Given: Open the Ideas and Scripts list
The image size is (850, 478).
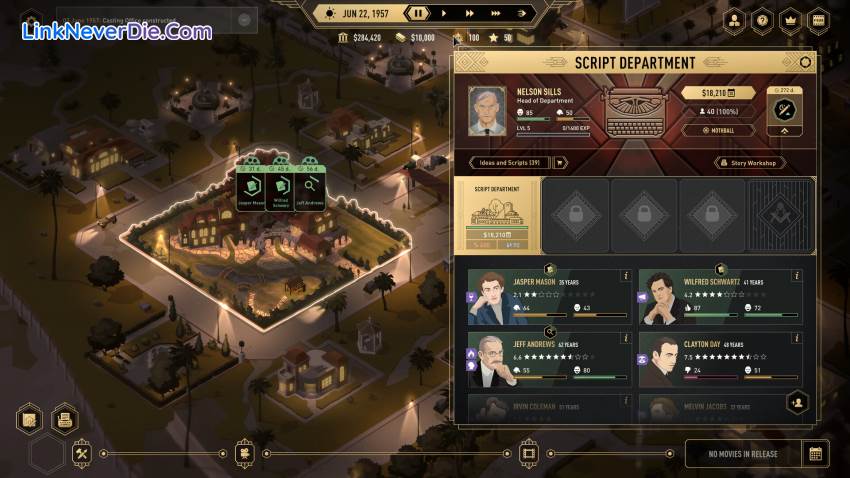Looking at the screenshot, I should pos(510,163).
